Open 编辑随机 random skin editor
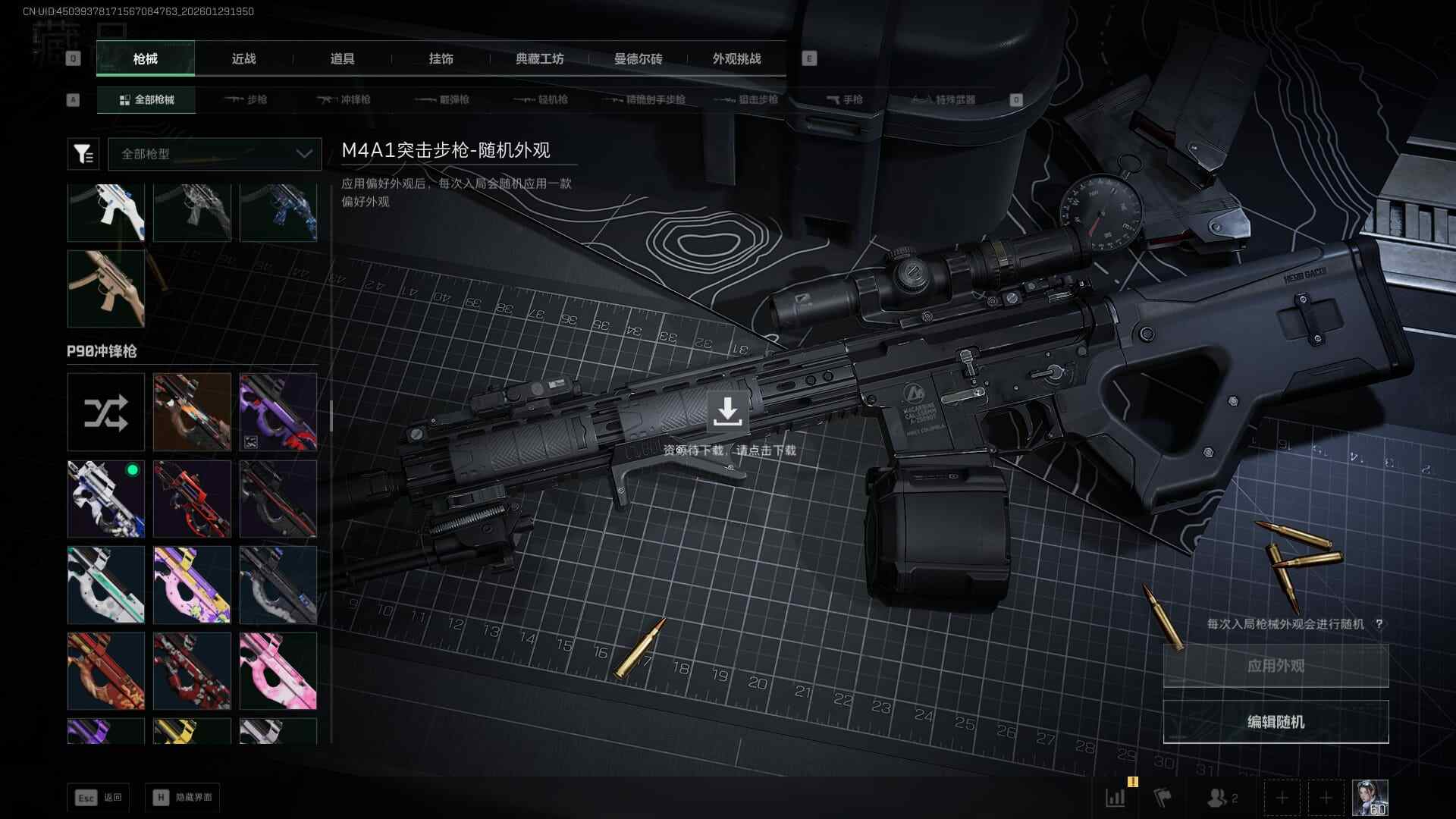Screen dimensions: 1456x819 [x=1276, y=722]
